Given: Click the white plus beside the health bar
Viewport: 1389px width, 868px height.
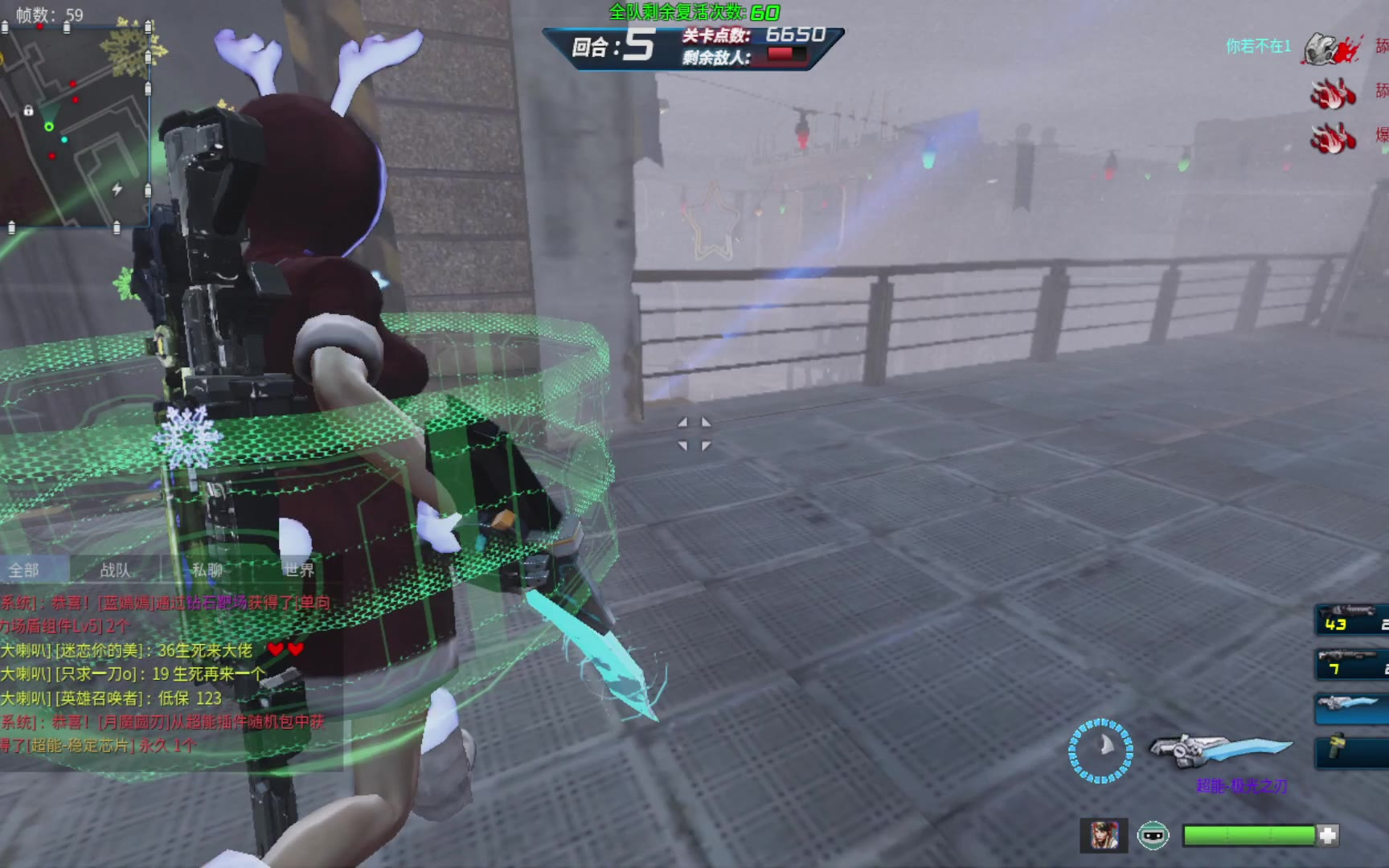Looking at the screenshot, I should pos(1328,836).
